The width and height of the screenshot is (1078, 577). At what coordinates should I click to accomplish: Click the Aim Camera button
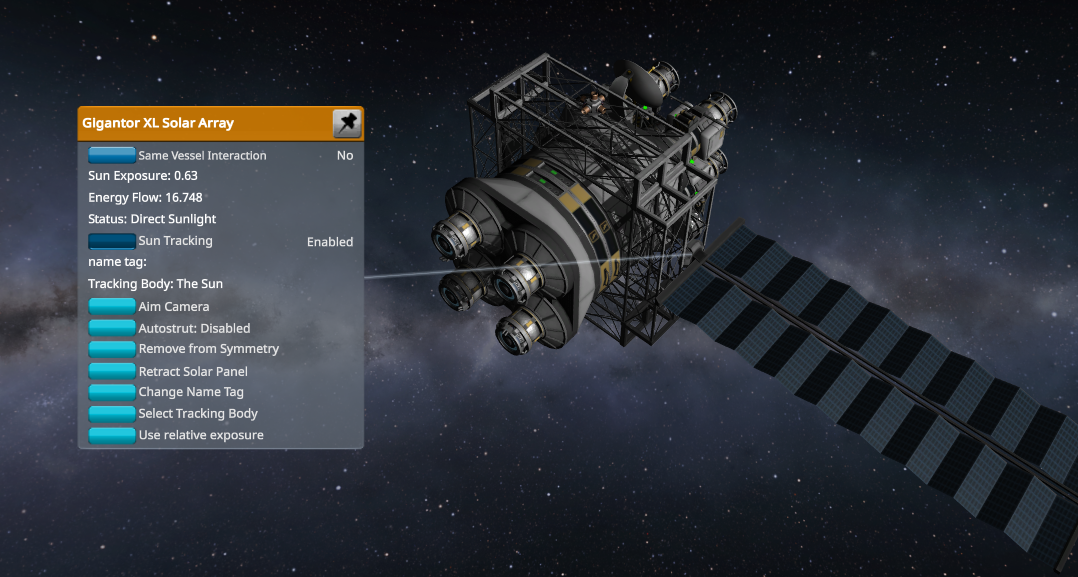coord(112,307)
